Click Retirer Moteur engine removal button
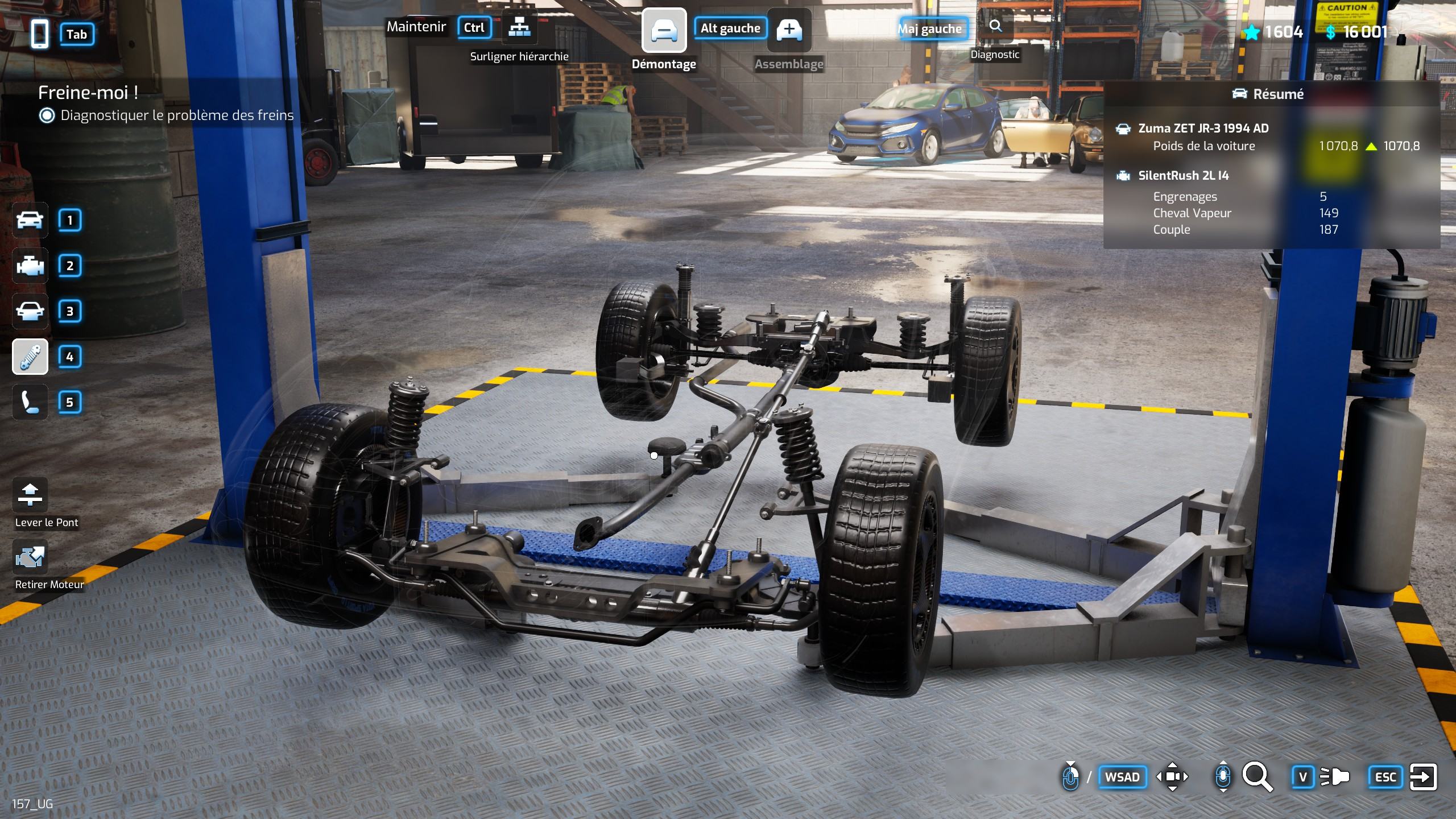 30,557
